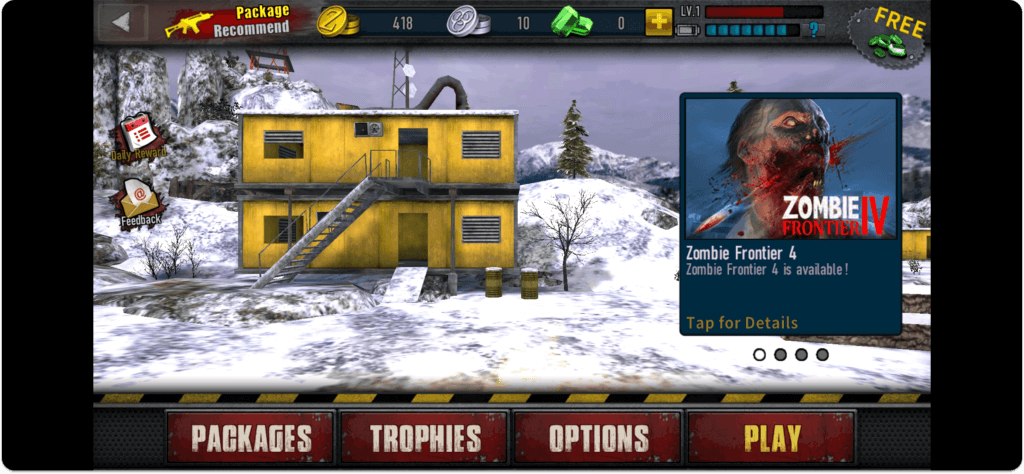This screenshot has height=474, width=1024.
Task: Open the OPTIONS menu
Action: (x=597, y=438)
